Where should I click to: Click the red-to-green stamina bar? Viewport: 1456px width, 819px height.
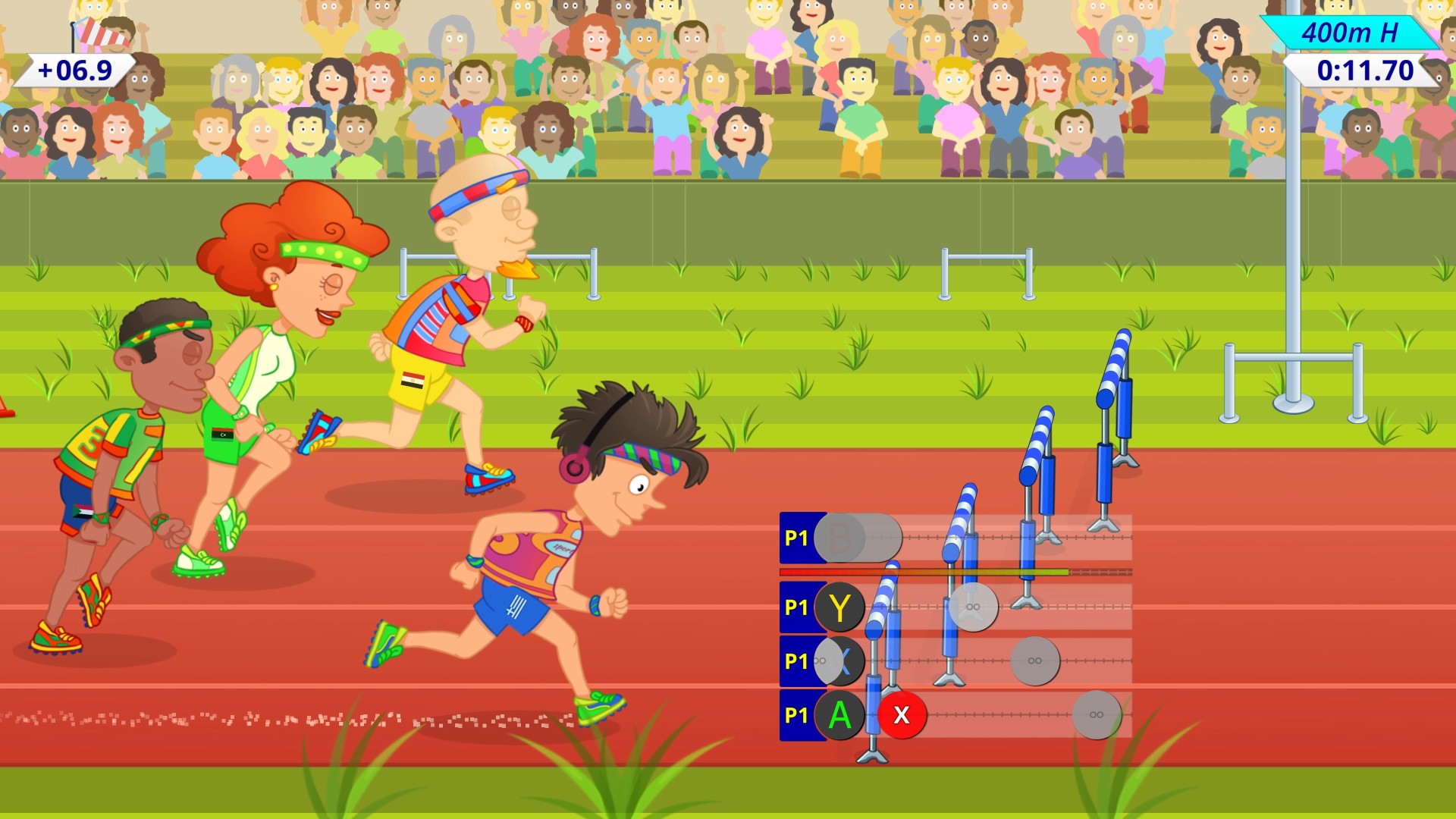[x=925, y=574]
